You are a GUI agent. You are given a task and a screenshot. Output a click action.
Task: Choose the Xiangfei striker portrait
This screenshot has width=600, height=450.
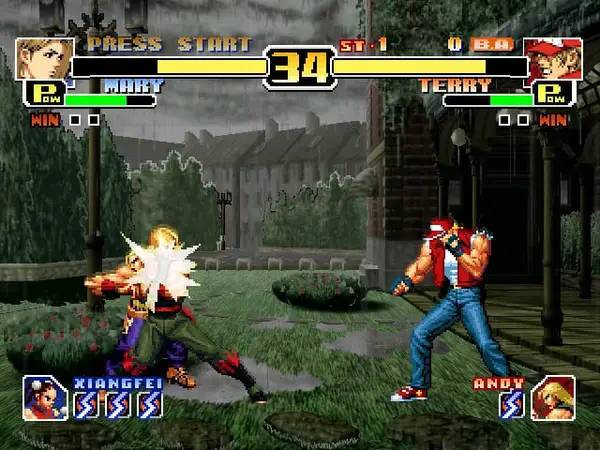point(45,397)
